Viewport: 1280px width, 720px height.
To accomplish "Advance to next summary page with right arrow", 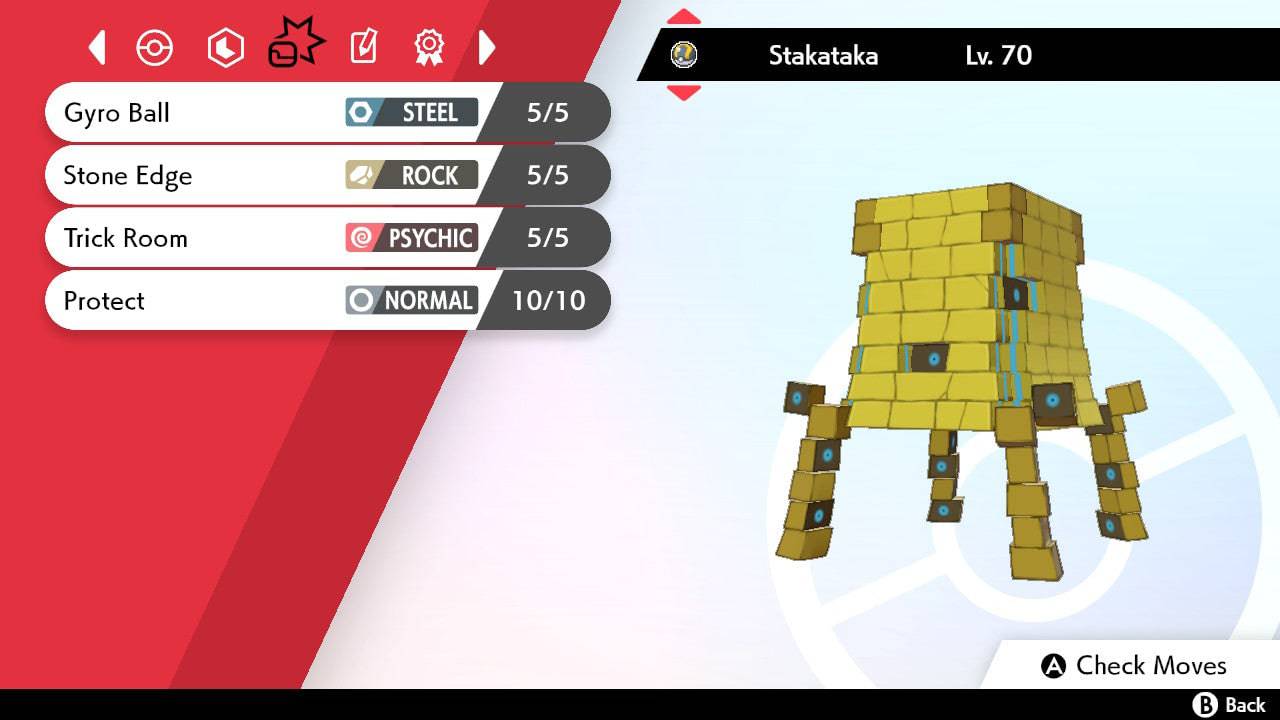I will pos(487,47).
